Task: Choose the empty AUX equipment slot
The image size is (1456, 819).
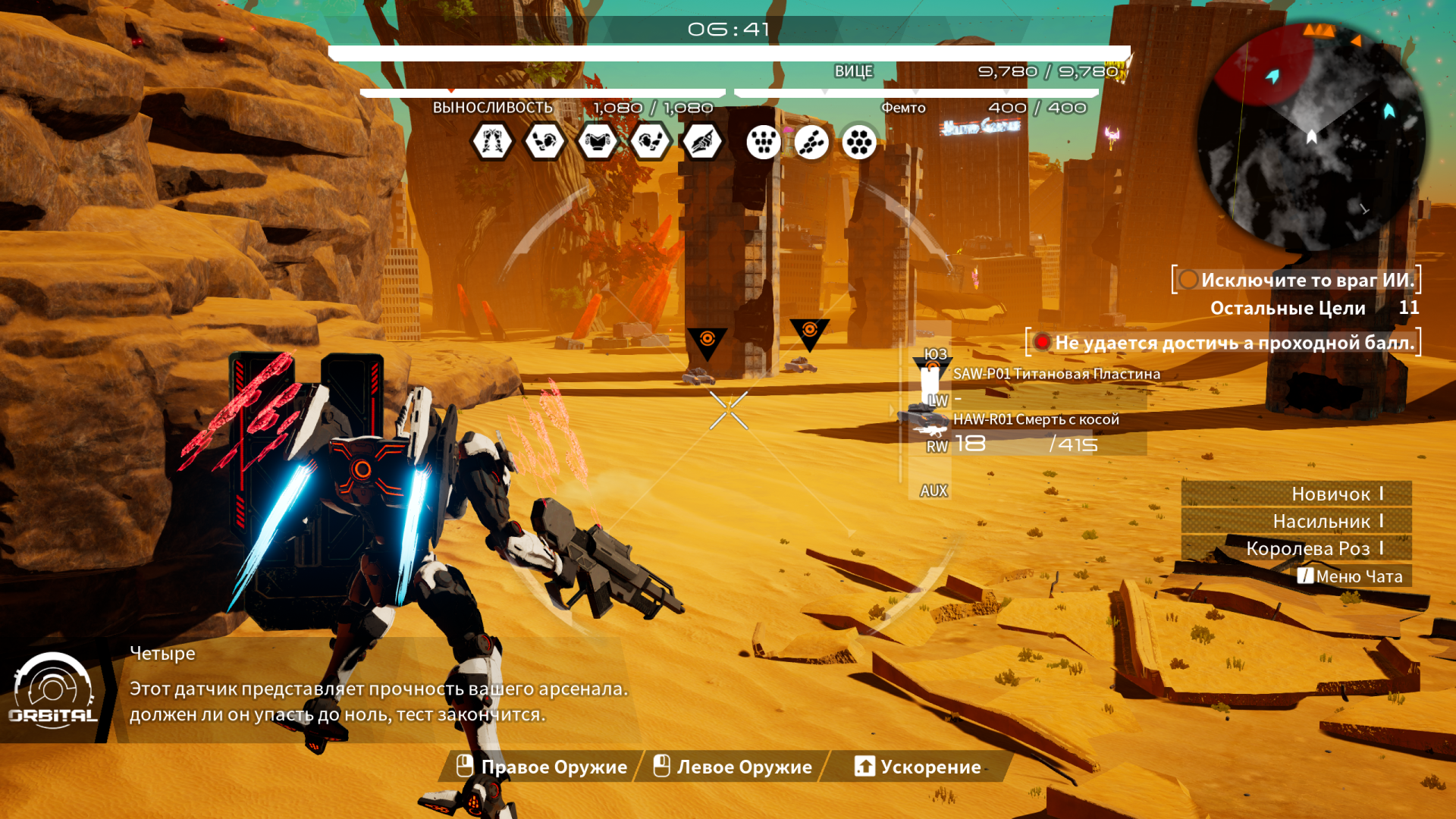Action: pyautogui.click(x=934, y=491)
